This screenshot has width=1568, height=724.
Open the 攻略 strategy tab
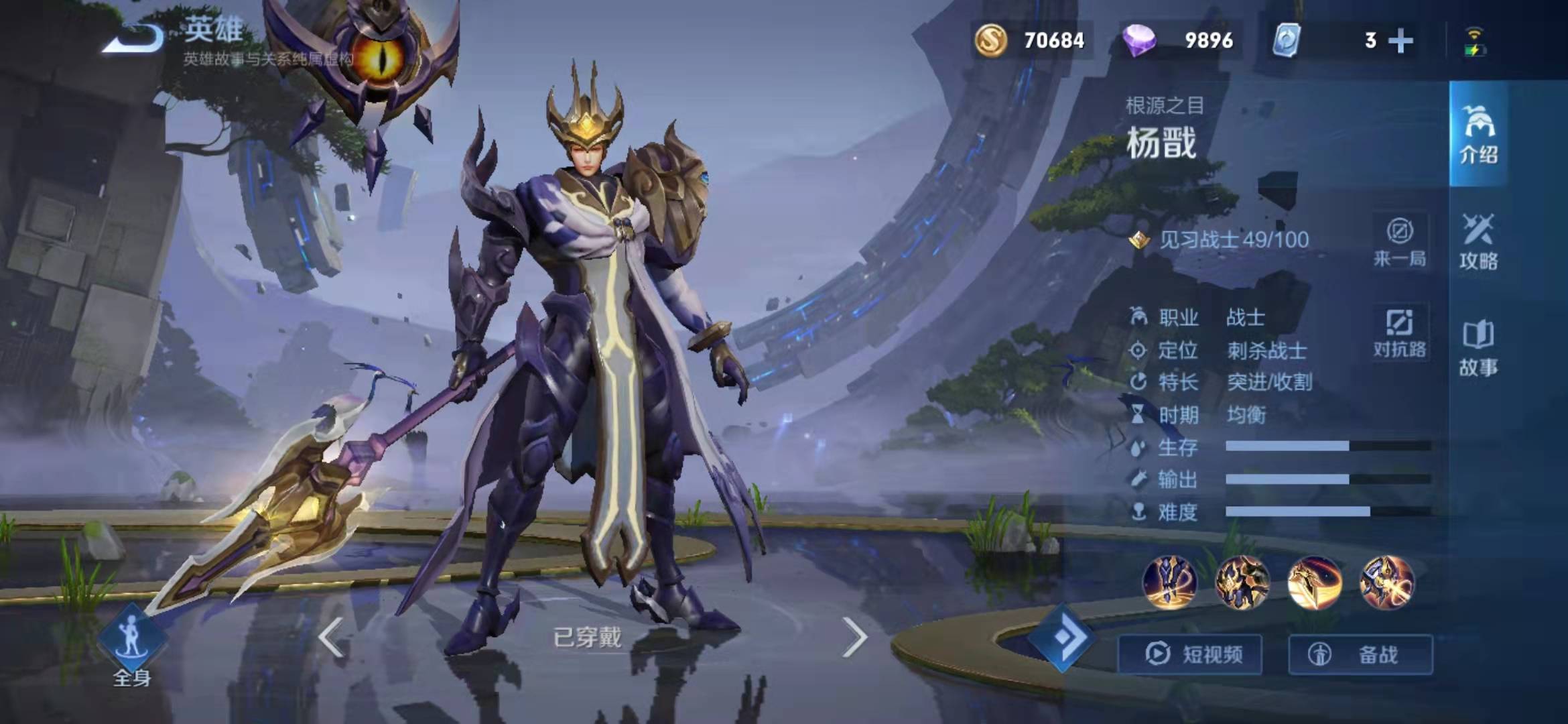[1478, 241]
